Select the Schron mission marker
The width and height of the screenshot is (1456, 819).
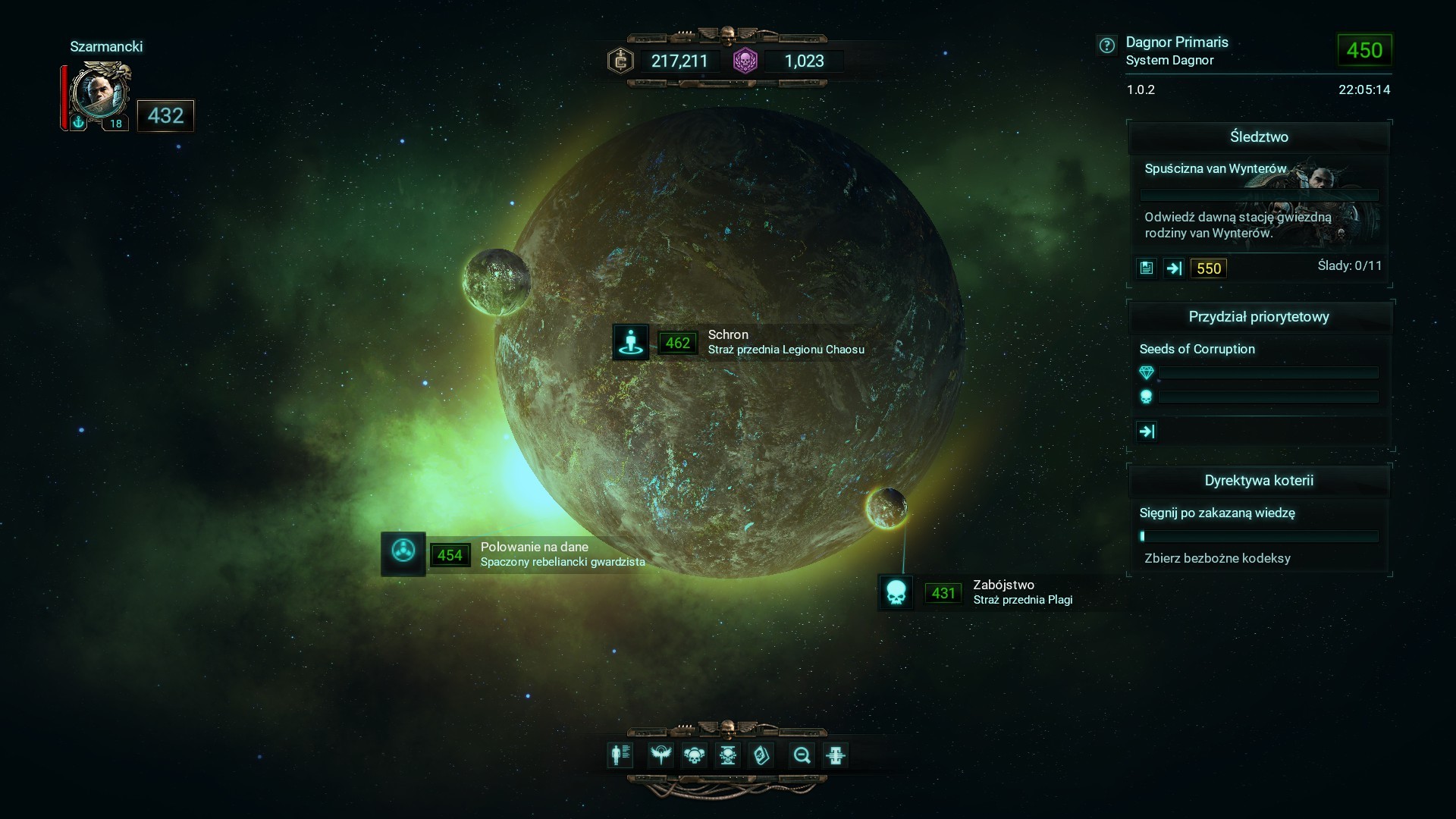click(x=630, y=342)
